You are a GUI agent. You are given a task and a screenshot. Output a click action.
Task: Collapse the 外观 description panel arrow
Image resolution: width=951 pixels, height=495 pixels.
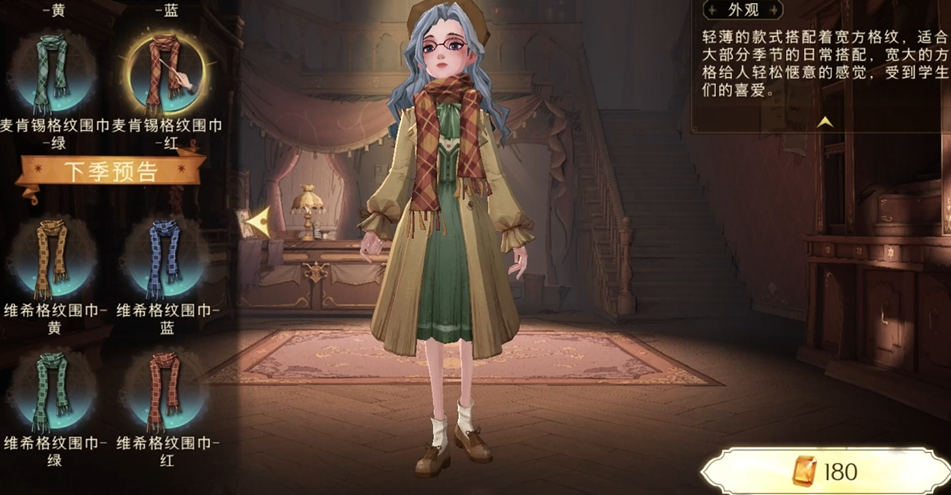(825, 122)
